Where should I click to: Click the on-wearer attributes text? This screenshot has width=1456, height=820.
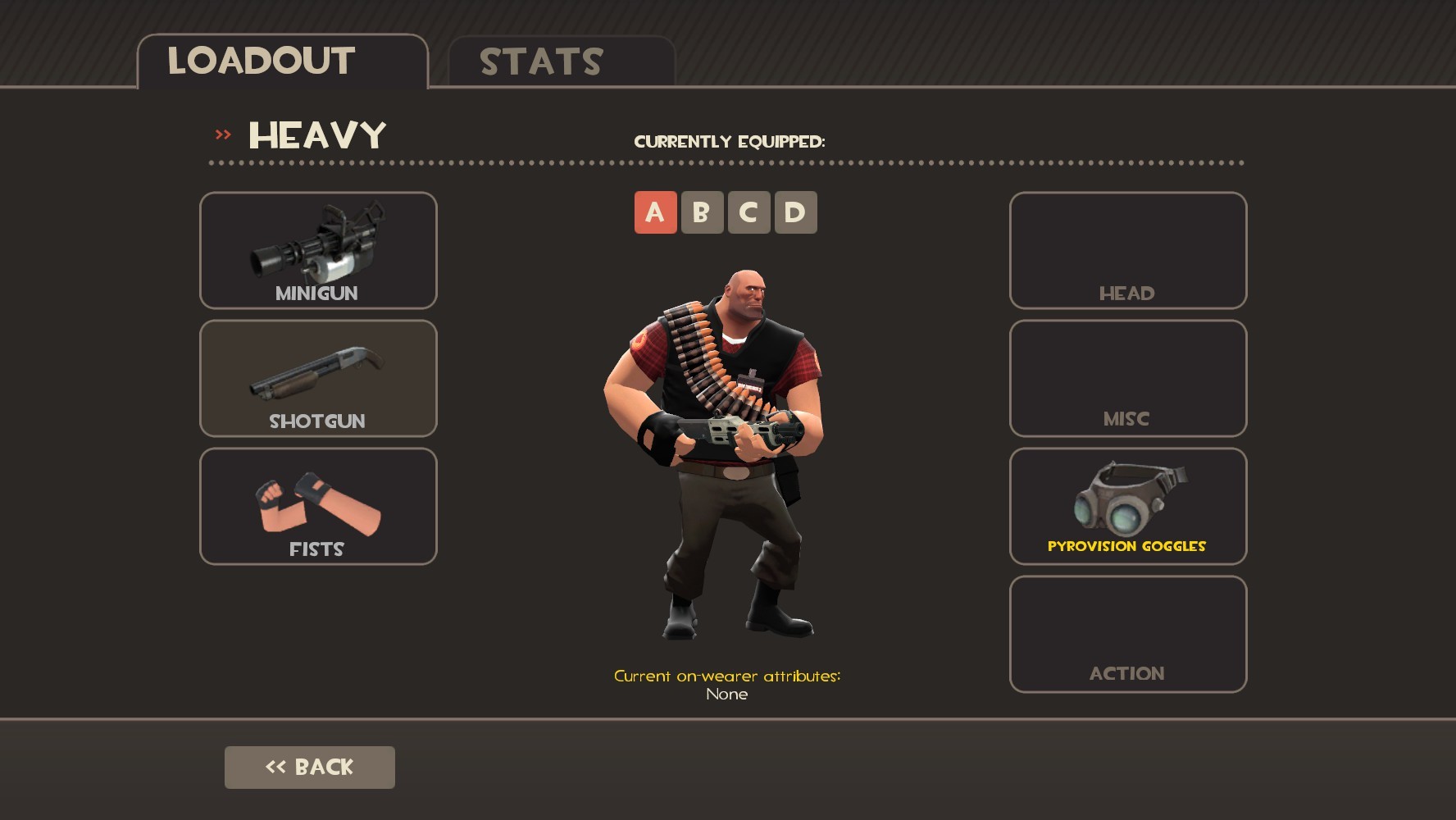[726, 676]
